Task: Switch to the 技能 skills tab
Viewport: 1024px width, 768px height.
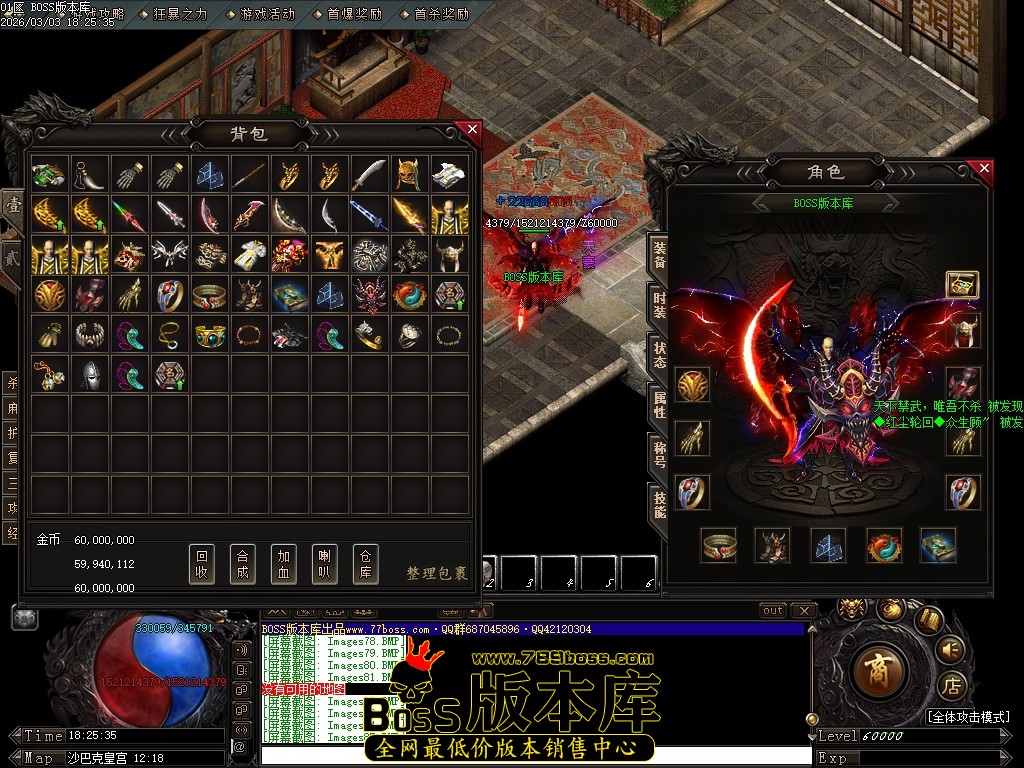Action: tap(659, 503)
